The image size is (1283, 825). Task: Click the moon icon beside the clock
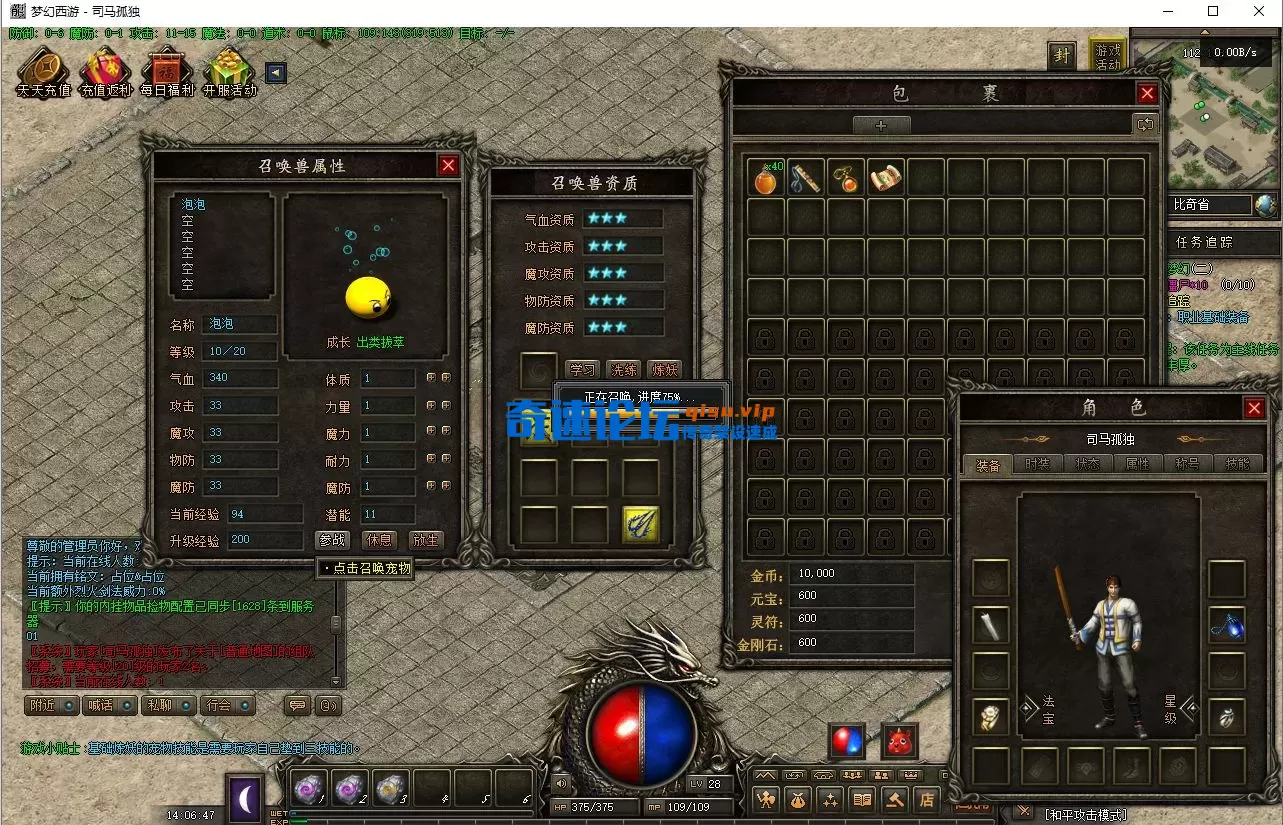244,795
